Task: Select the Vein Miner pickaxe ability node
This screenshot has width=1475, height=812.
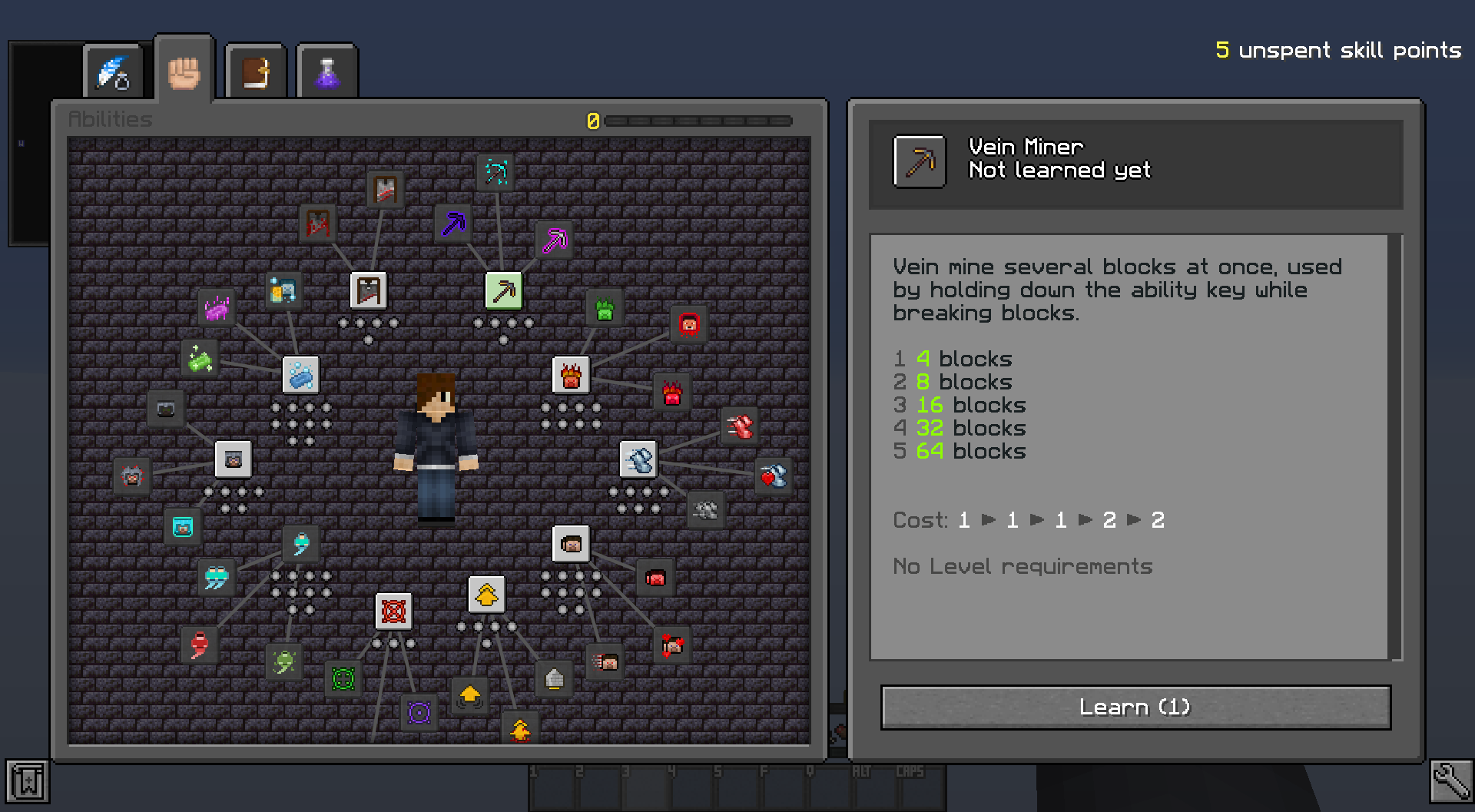Action: pos(504,291)
